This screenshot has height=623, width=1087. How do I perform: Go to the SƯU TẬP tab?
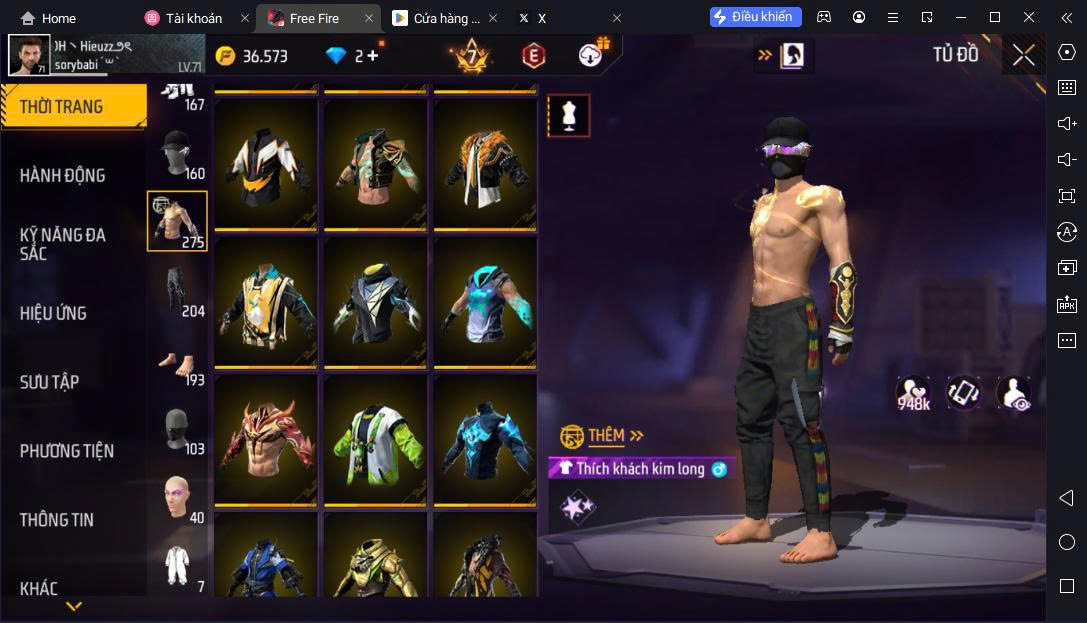coord(50,382)
